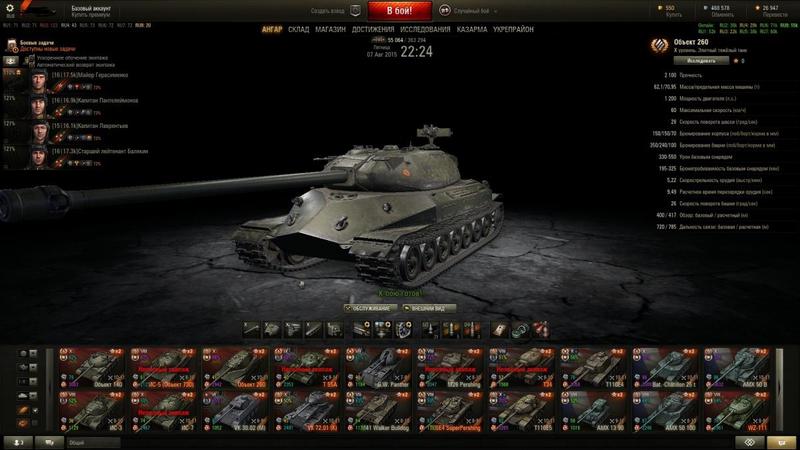The height and width of the screenshot is (450, 800).
Task: Go to the Достижения tab
Action: click(x=372, y=30)
